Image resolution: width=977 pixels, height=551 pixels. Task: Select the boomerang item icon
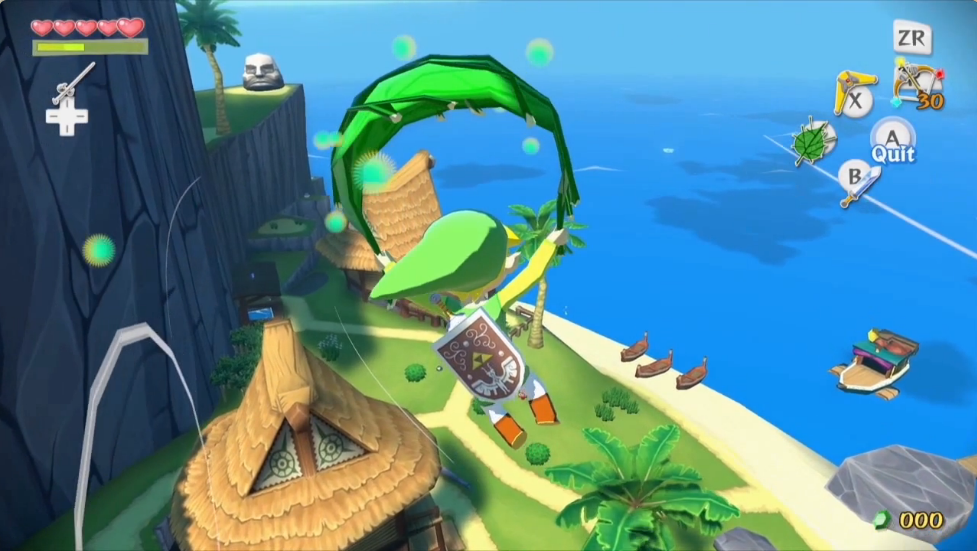coord(853,93)
